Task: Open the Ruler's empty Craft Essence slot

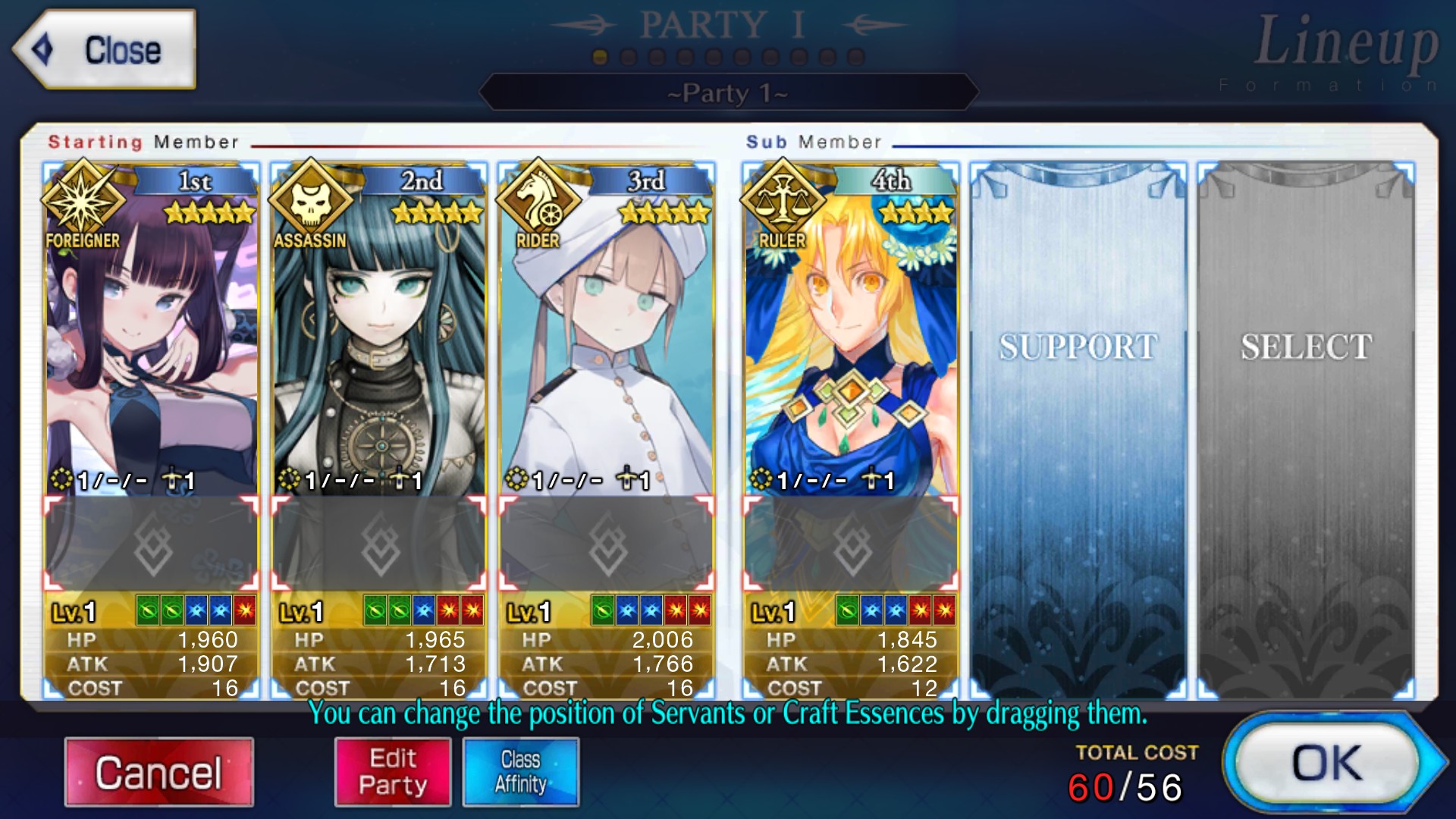Action: point(851,544)
